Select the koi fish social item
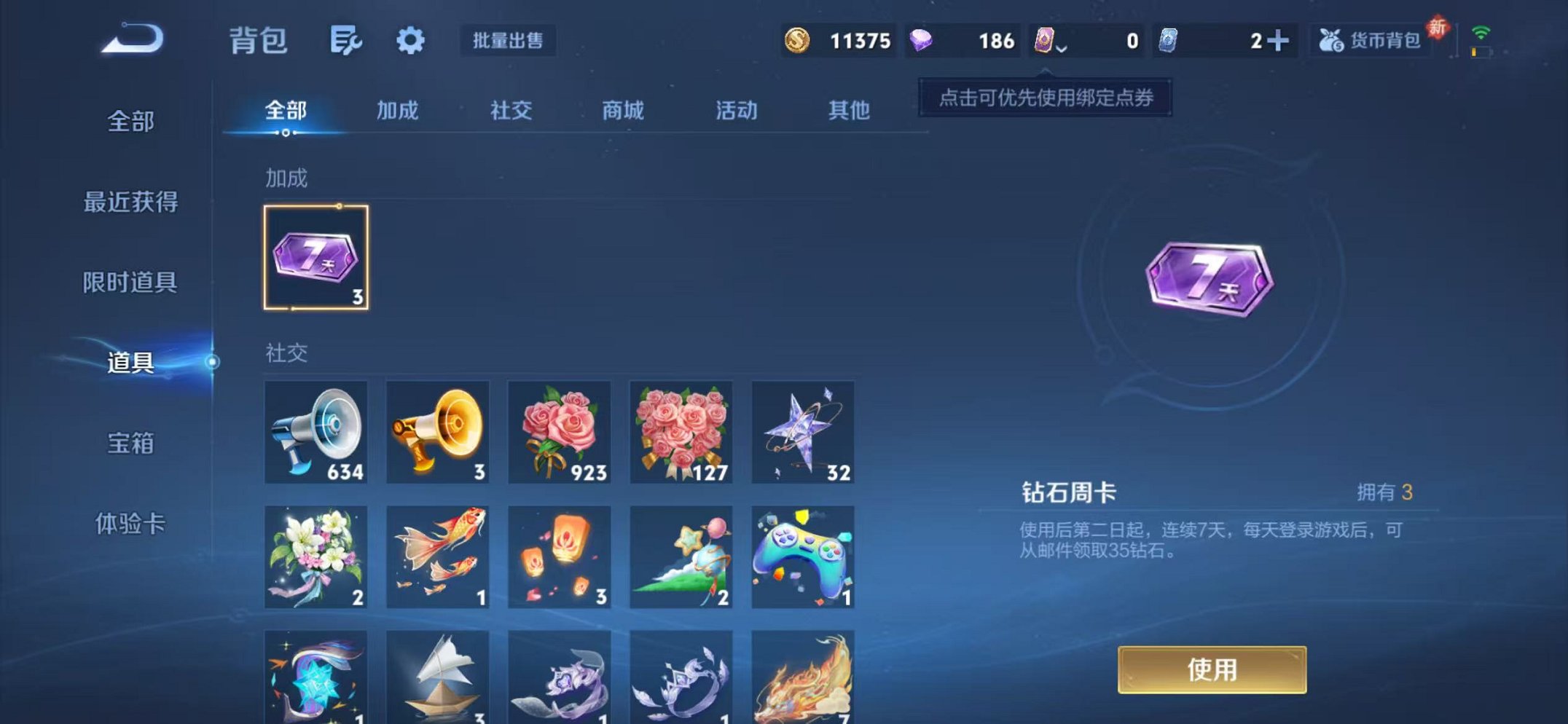1568x724 pixels. (436, 557)
